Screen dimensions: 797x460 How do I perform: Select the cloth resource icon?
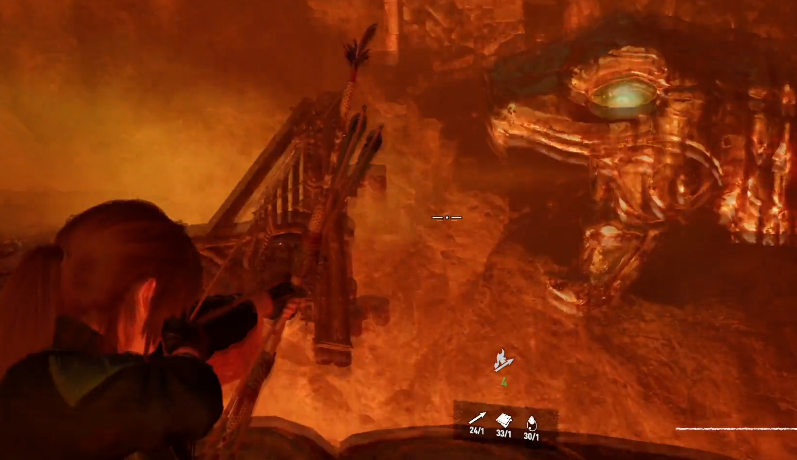tap(504, 420)
